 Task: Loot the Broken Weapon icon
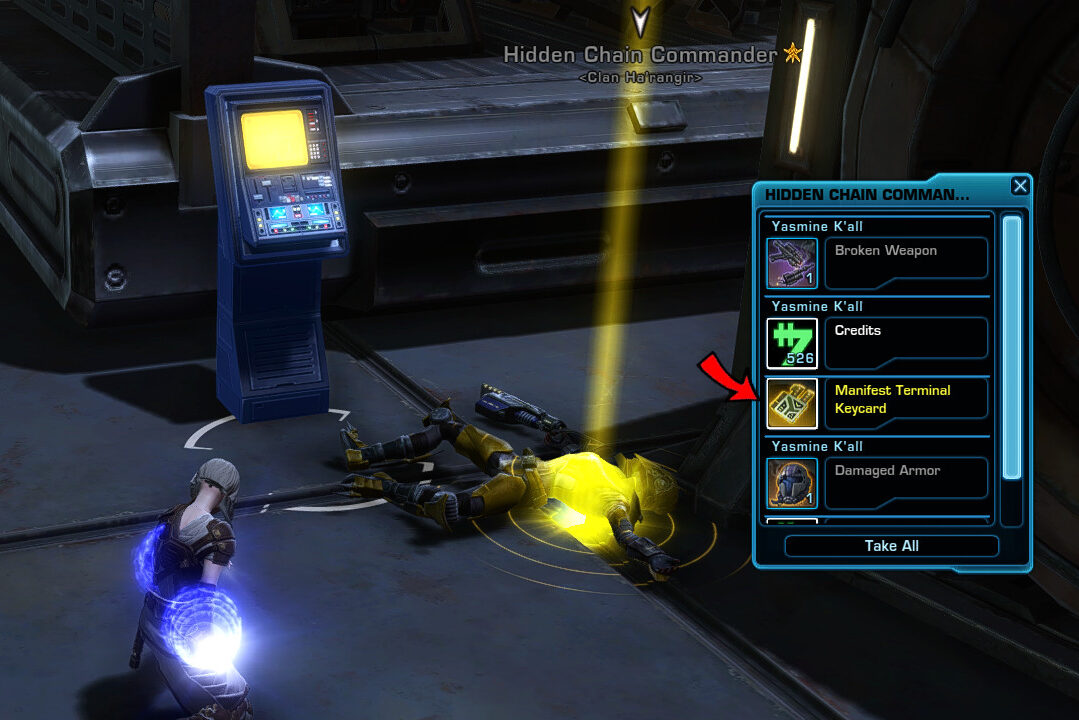click(x=792, y=263)
